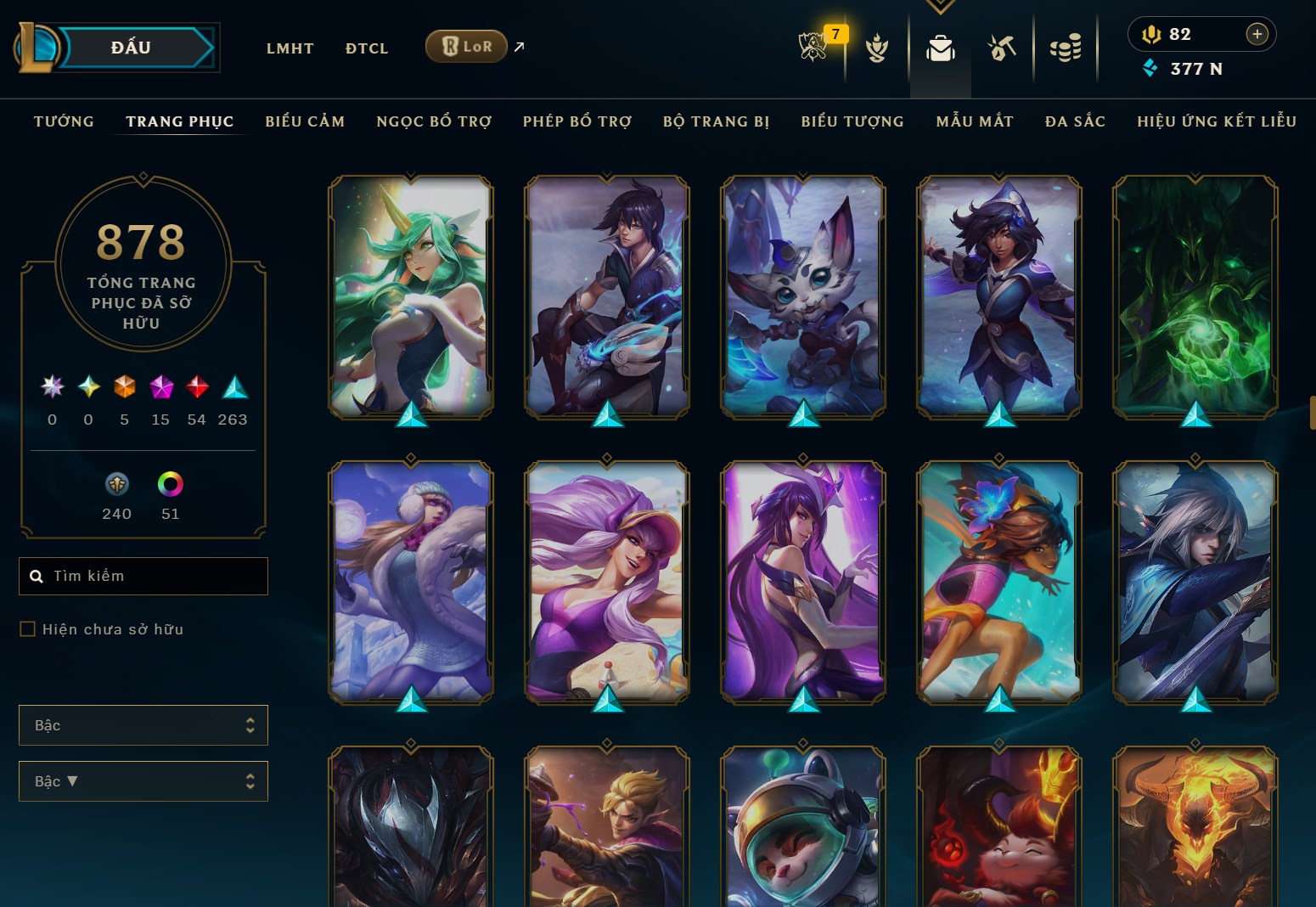Open the 'Bậc ▼' sort dropdown
This screenshot has height=907, width=1316.
point(143,780)
